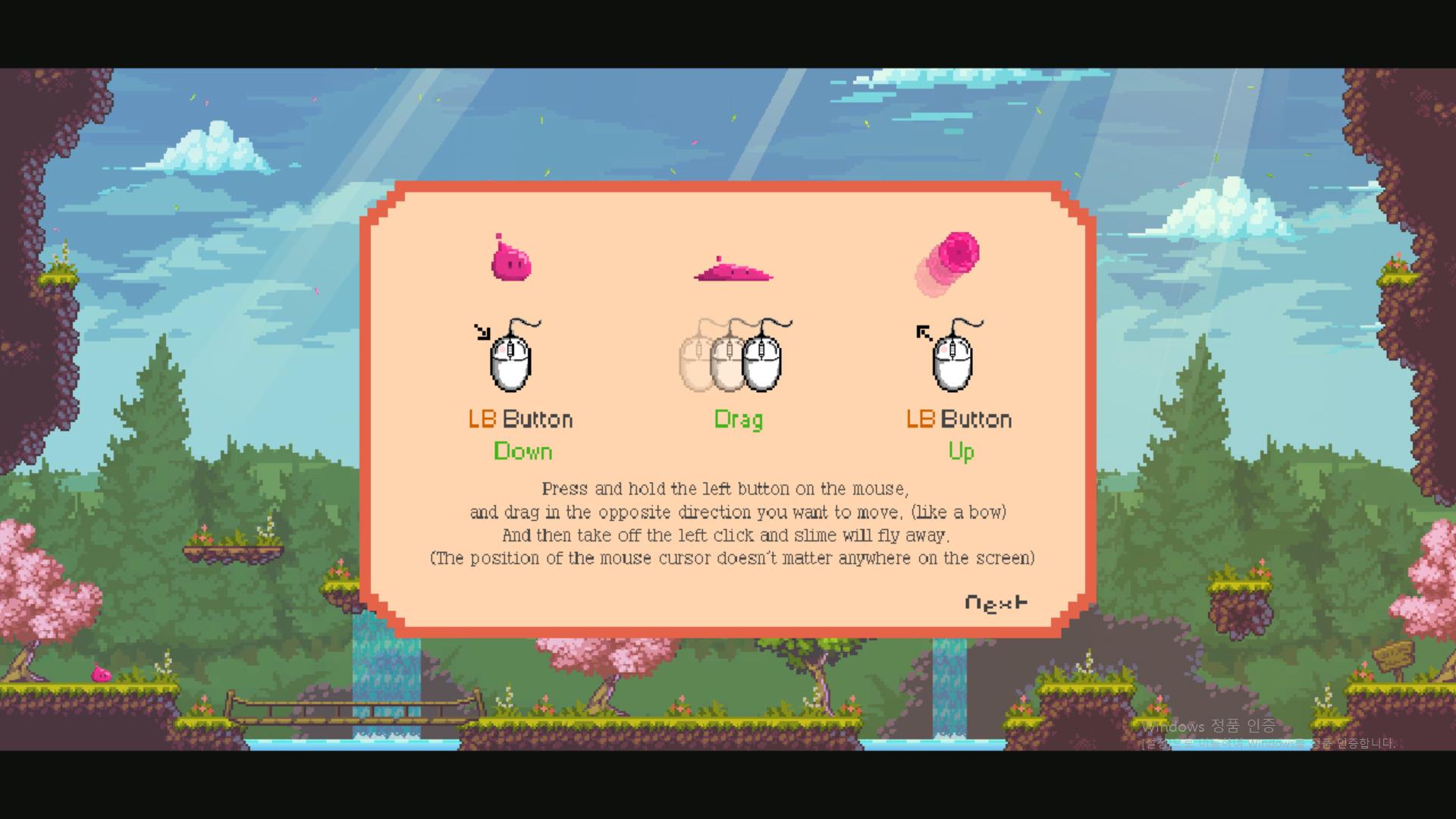The height and width of the screenshot is (819, 1456).
Task: Click the stretched slime icon above the Drag mice
Action: click(730, 271)
